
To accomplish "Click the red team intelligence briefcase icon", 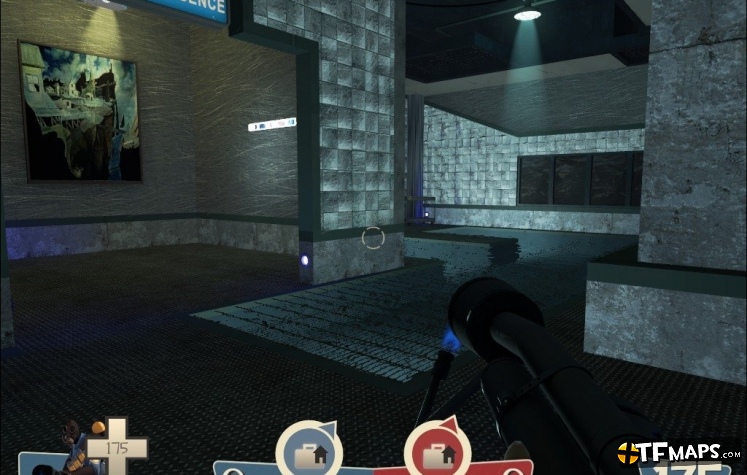I will [436, 451].
